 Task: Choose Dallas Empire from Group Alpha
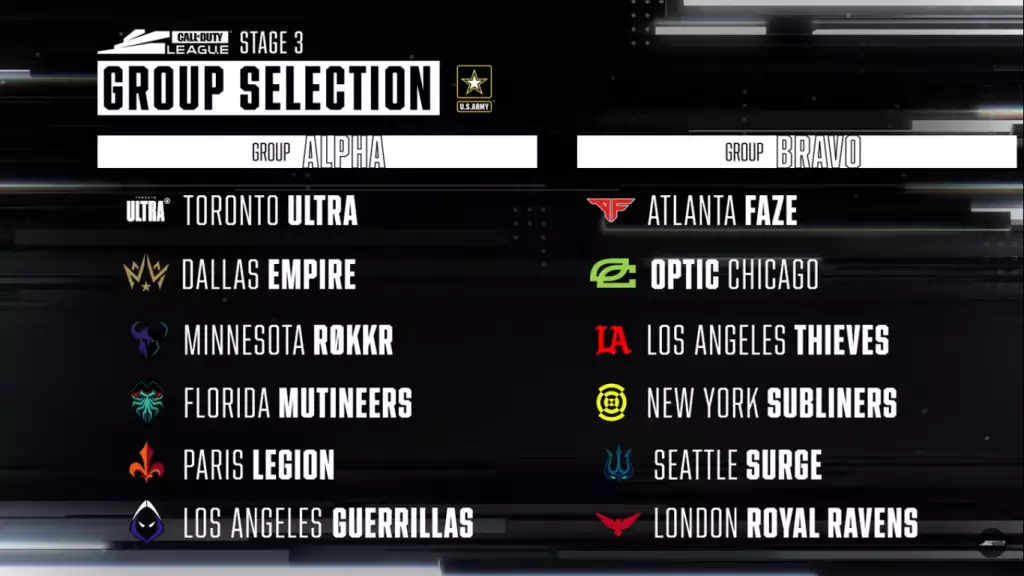click(x=268, y=275)
